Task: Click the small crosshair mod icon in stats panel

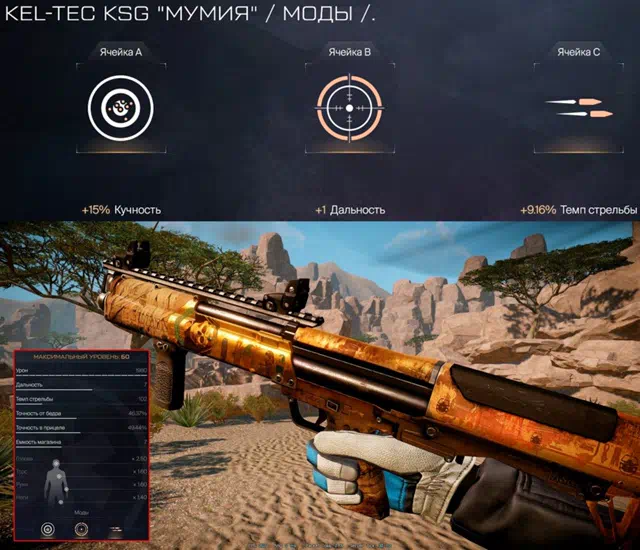Action: point(82,528)
